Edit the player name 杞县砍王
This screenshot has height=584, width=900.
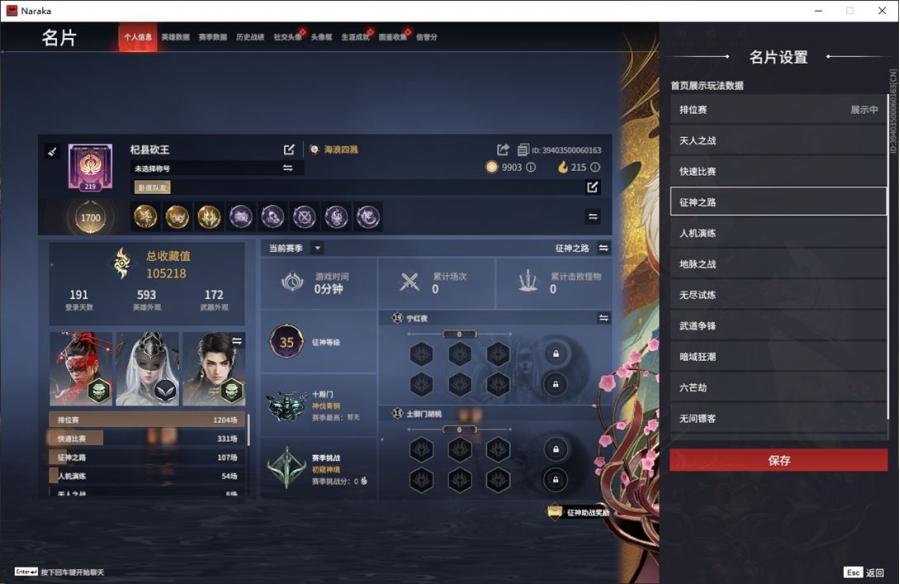pos(289,150)
